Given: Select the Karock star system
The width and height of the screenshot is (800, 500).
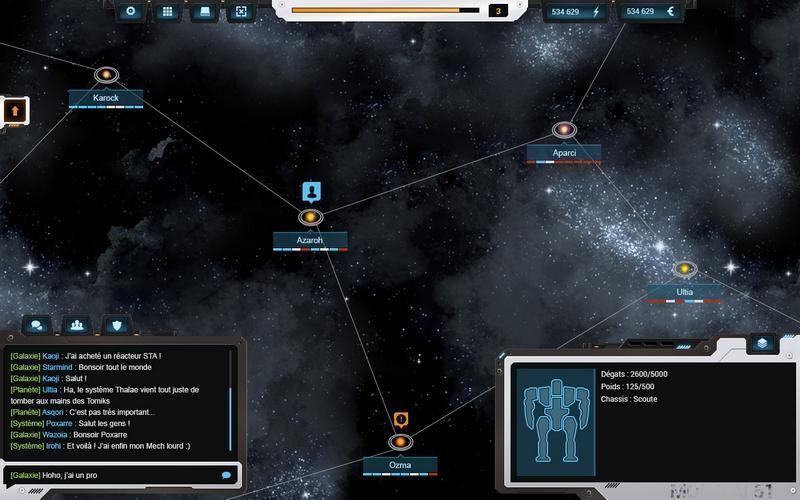Looking at the screenshot, I should click(107, 75).
